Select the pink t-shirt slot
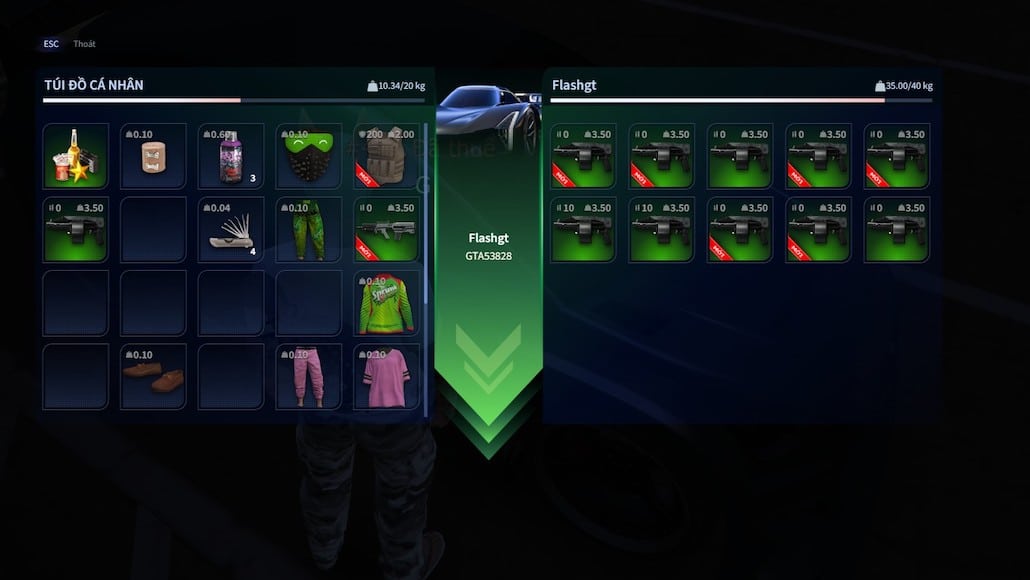 pos(386,377)
